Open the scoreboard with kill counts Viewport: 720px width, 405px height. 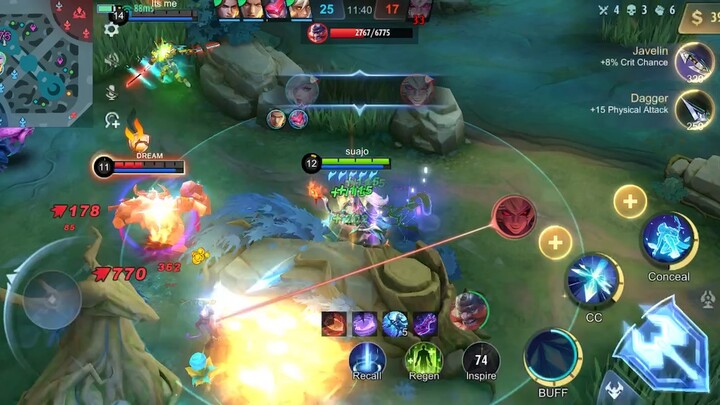point(358,10)
